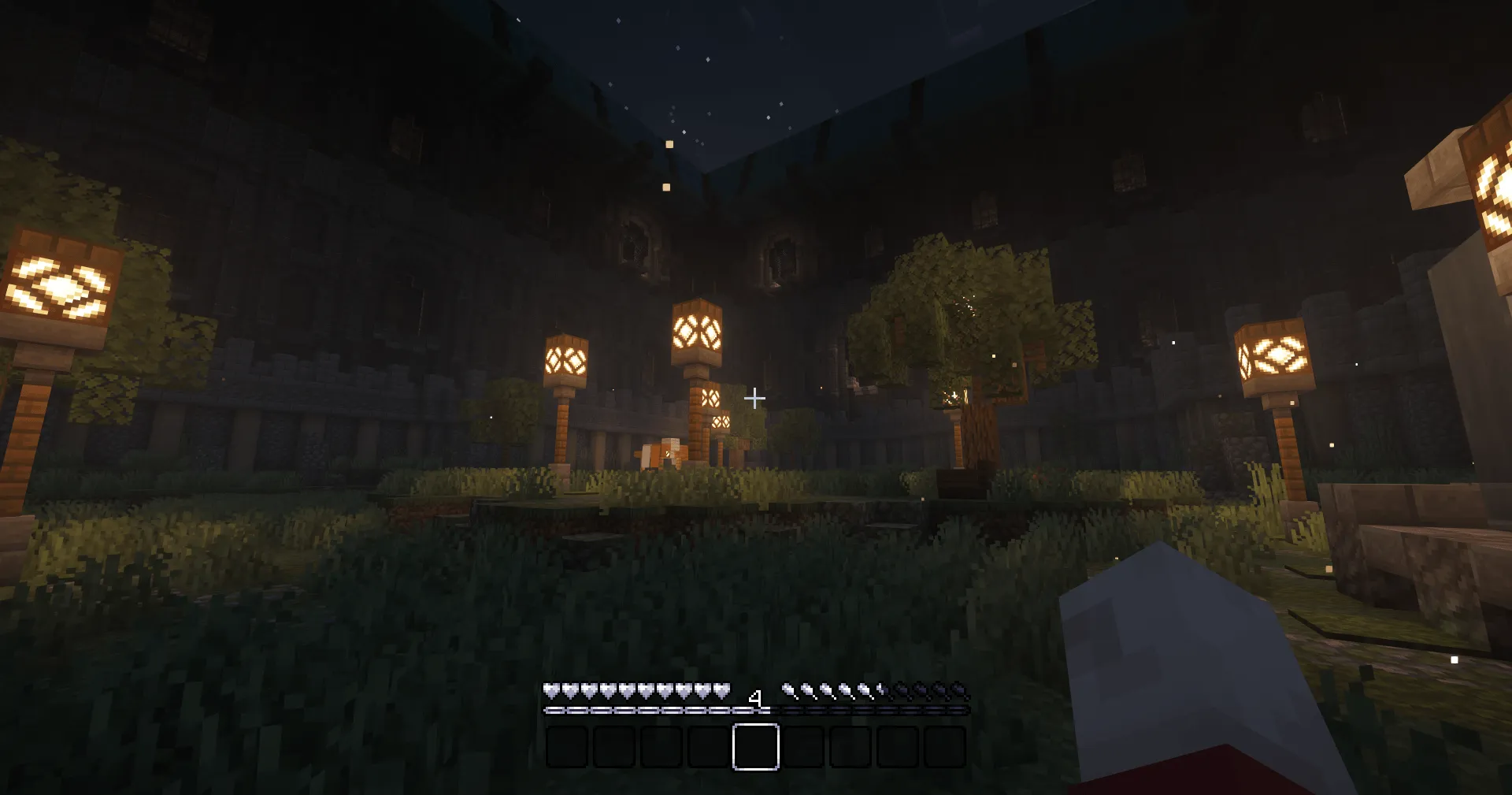Click the second hotbar slot
The width and height of the screenshot is (1512, 795).
[614, 745]
